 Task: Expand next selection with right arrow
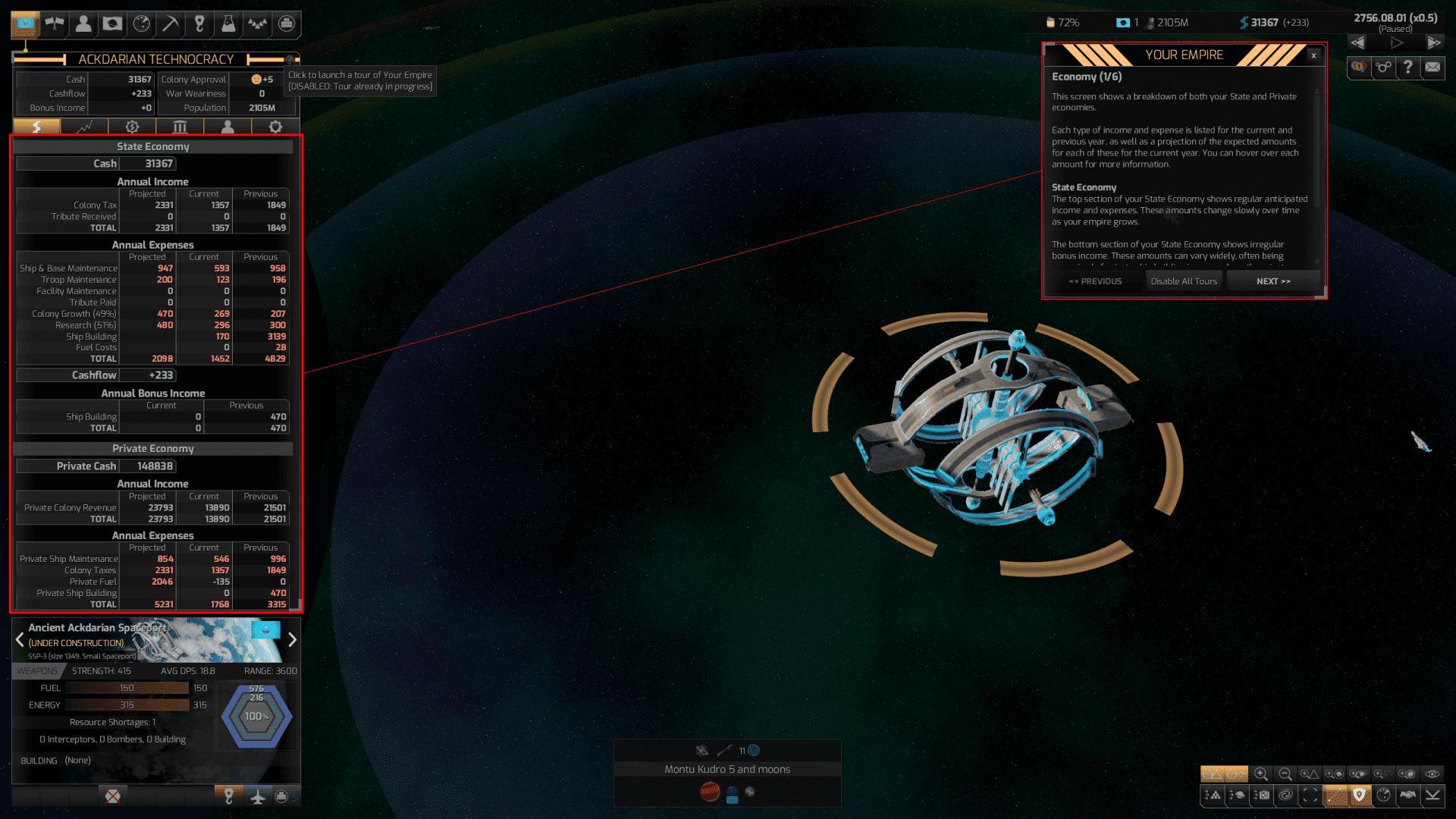pyautogui.click(x=293, y=640)
